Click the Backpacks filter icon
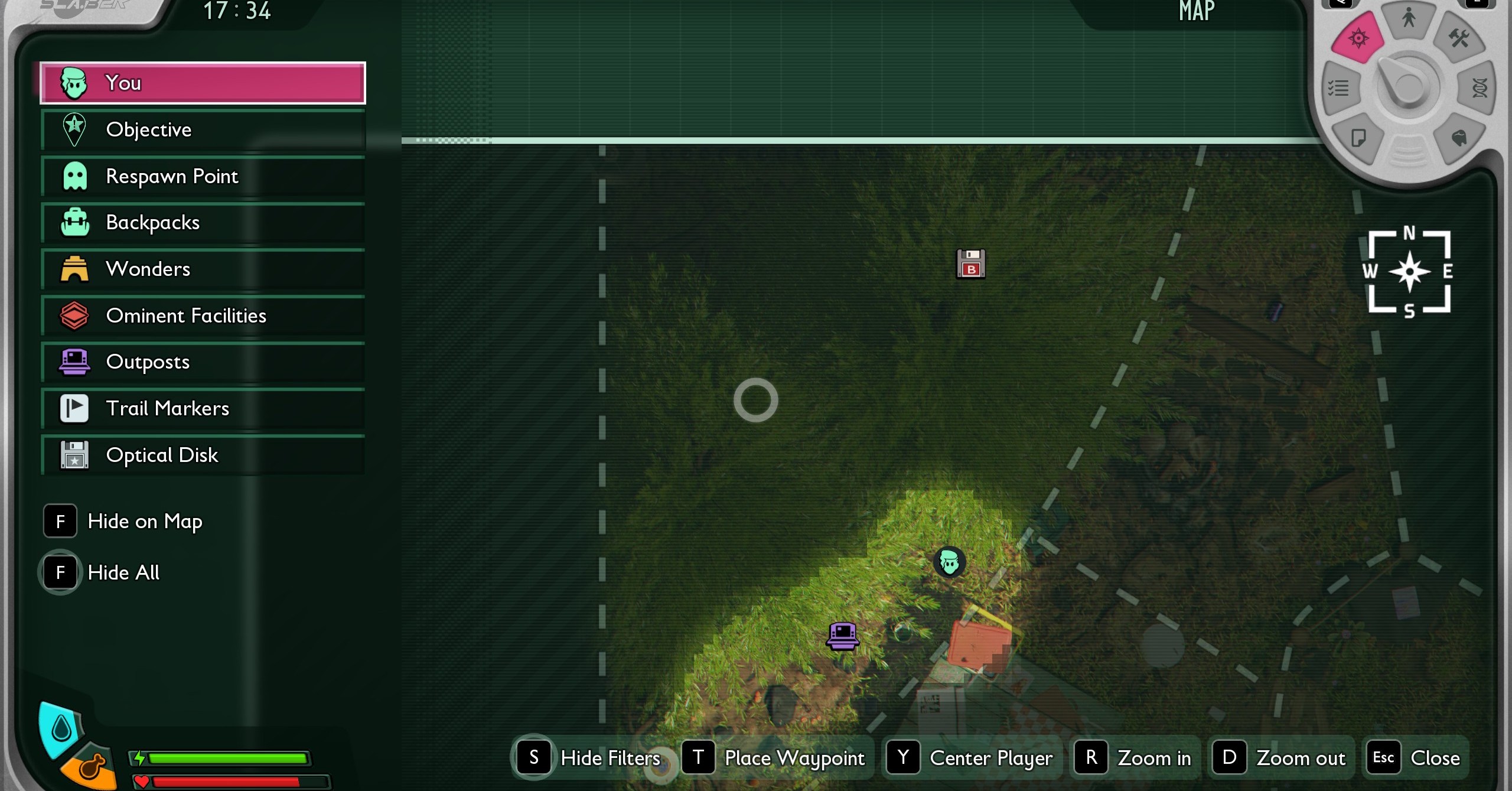 point(75,222)
